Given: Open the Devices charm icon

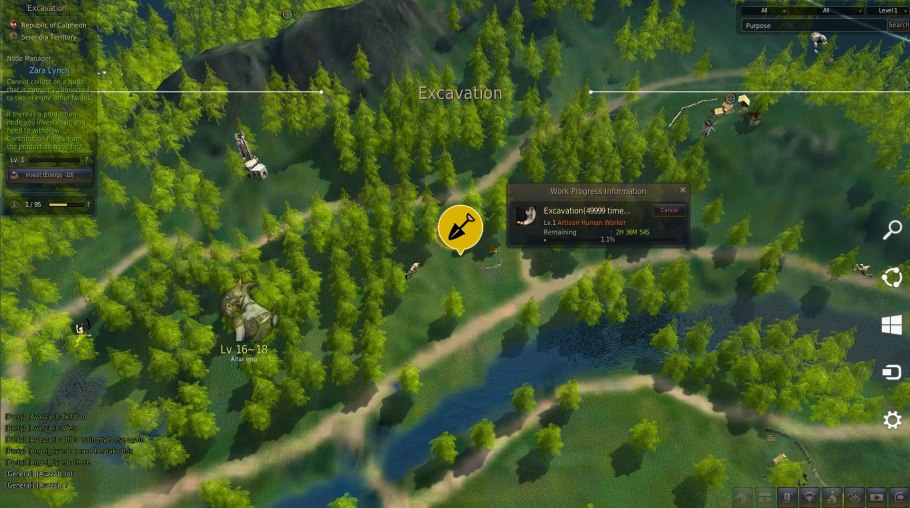Looking at the screenshot, I should point(892,372).
